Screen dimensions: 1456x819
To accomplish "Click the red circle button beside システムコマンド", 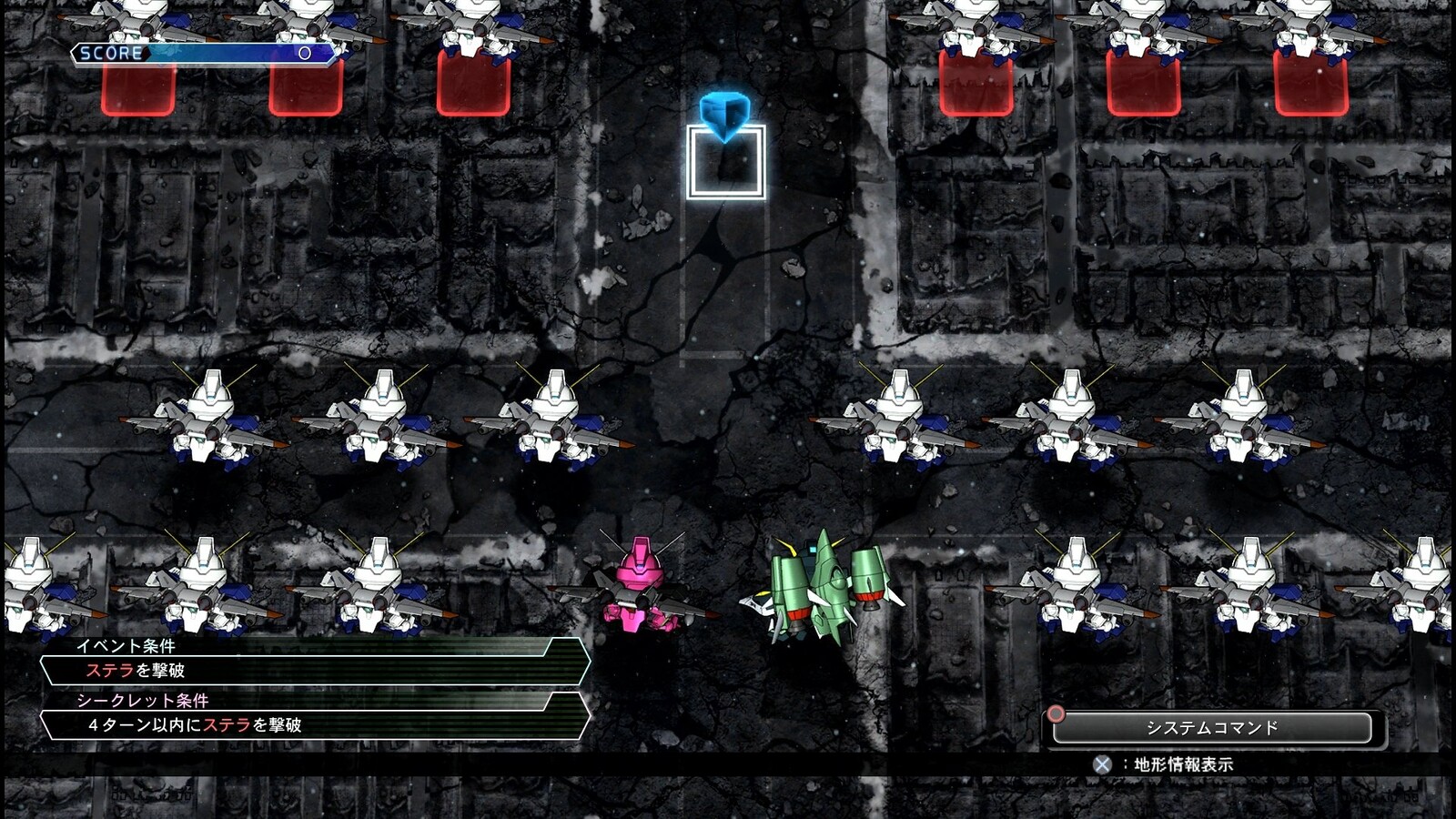I will pyautogui.click(x=1056, y=715).
